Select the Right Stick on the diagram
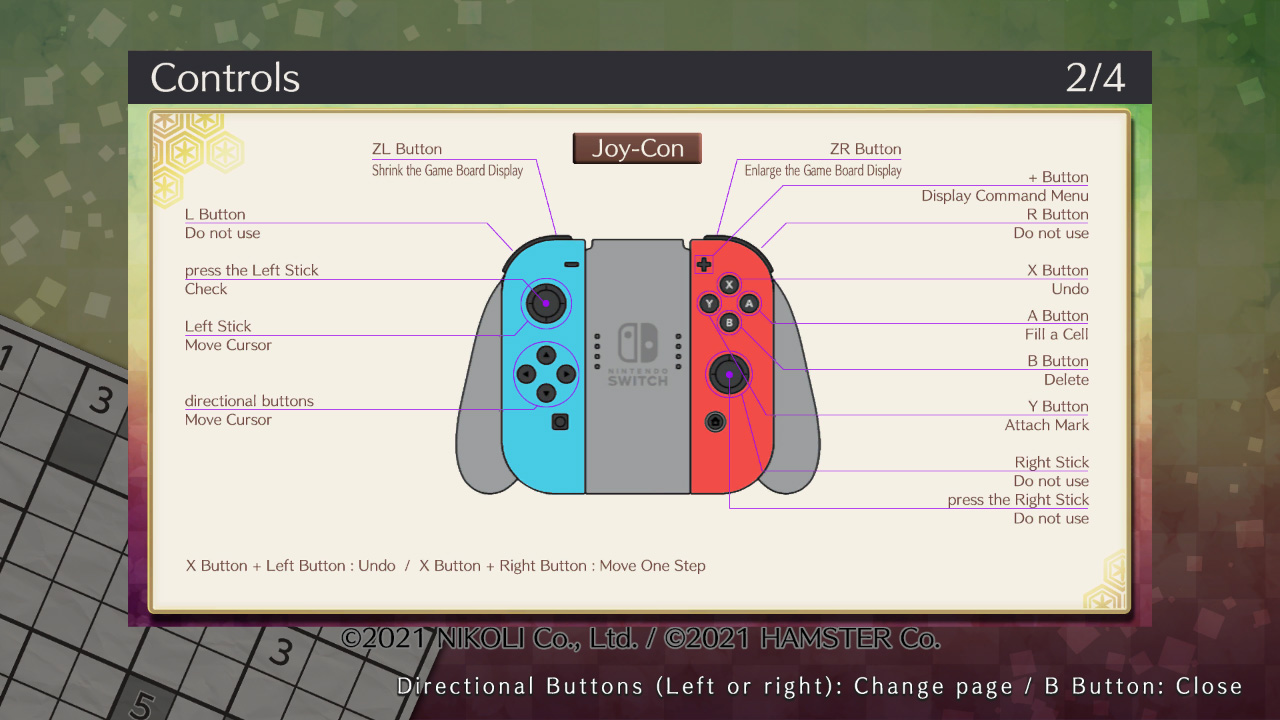The width and height of the screenshot is (1280, 720). [730, 375]
